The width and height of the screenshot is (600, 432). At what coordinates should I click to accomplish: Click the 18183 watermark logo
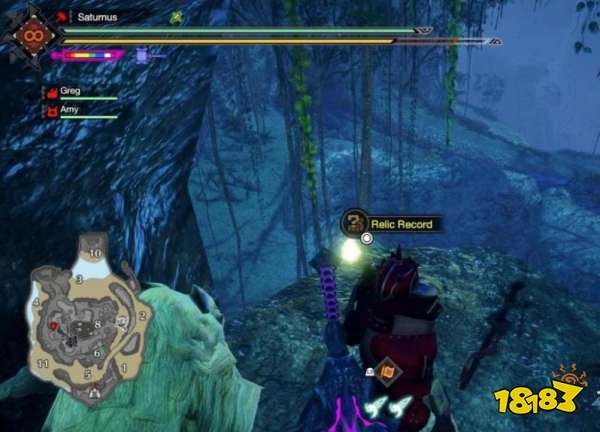point(554,397)
